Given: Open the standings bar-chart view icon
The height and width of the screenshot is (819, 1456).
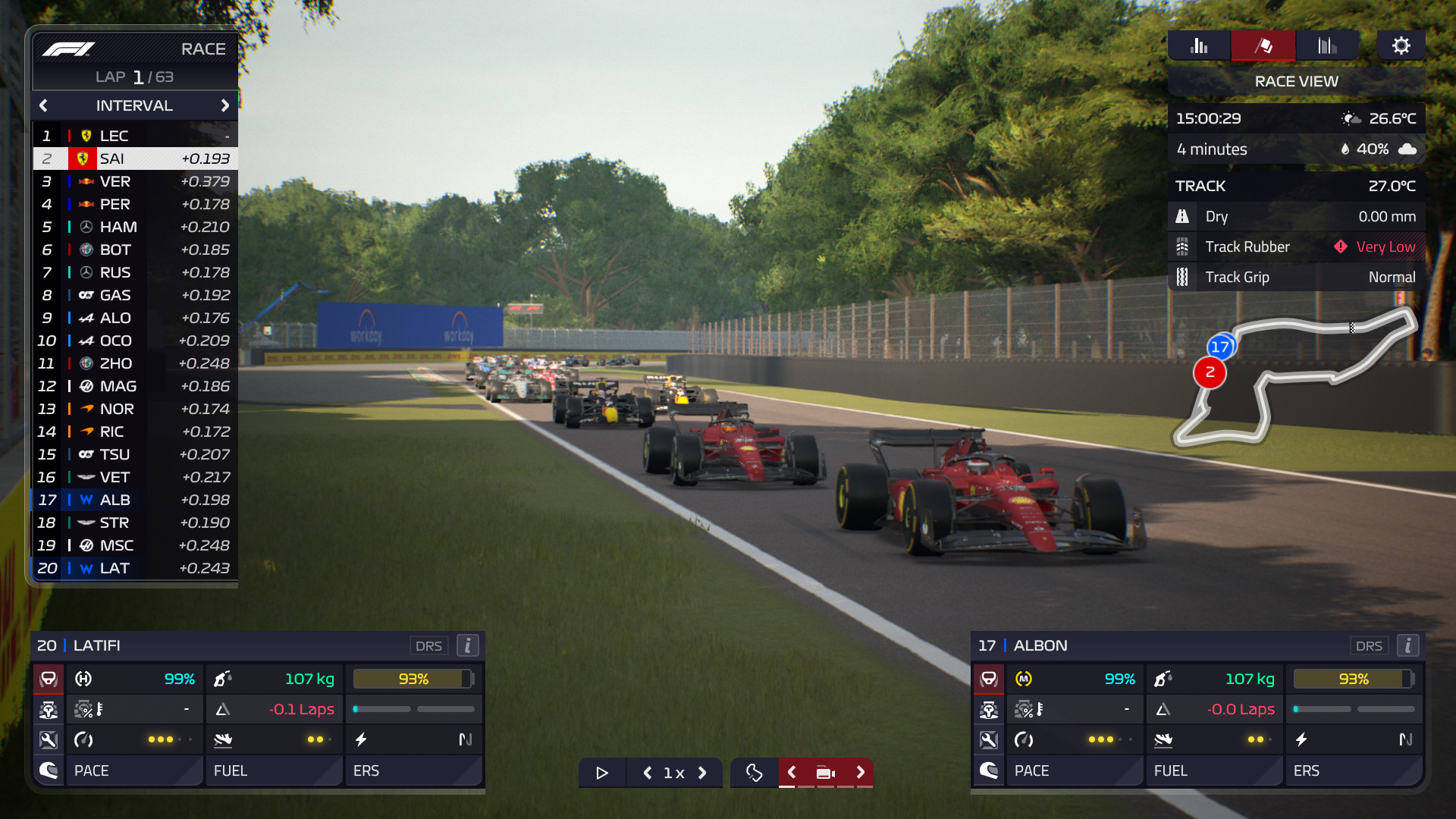Looking at the screenshot, I should click(1198, 45).
